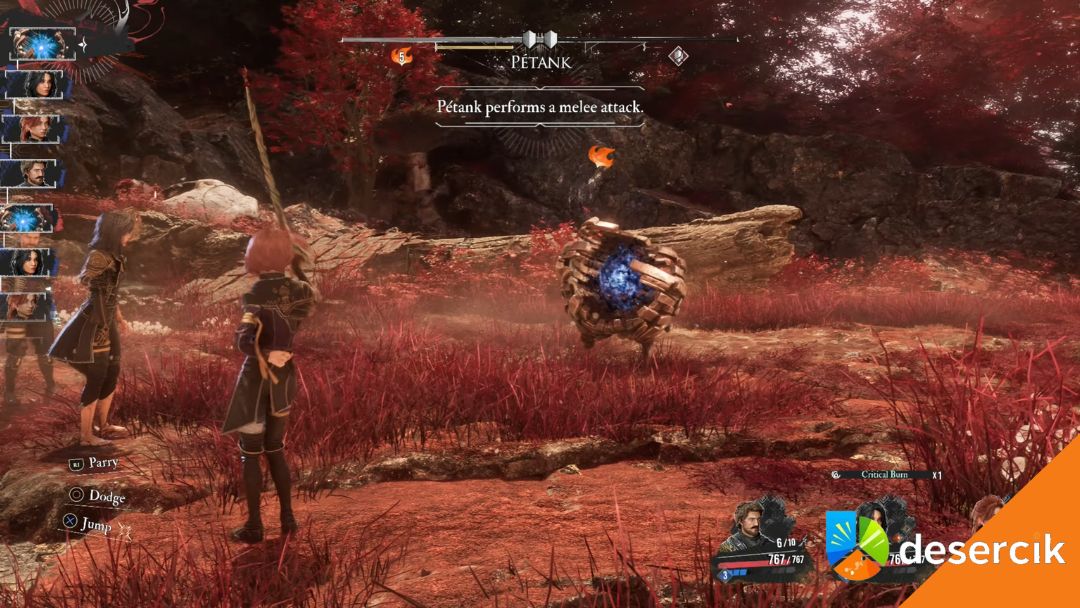Click the mustached man's portrait in the turn order

point(35,174)
